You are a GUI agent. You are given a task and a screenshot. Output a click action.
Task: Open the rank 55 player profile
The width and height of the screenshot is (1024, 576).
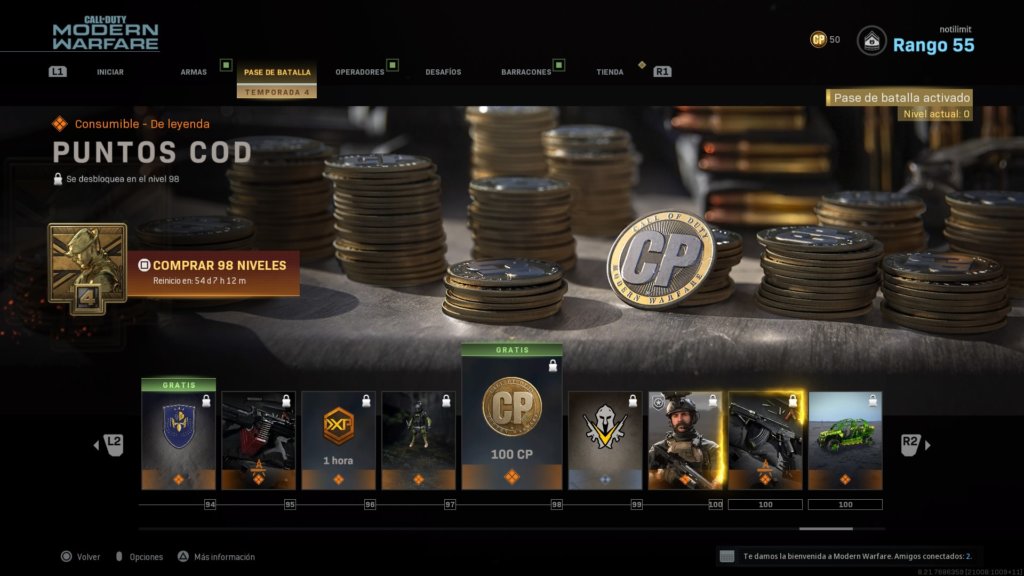[932, 44]
